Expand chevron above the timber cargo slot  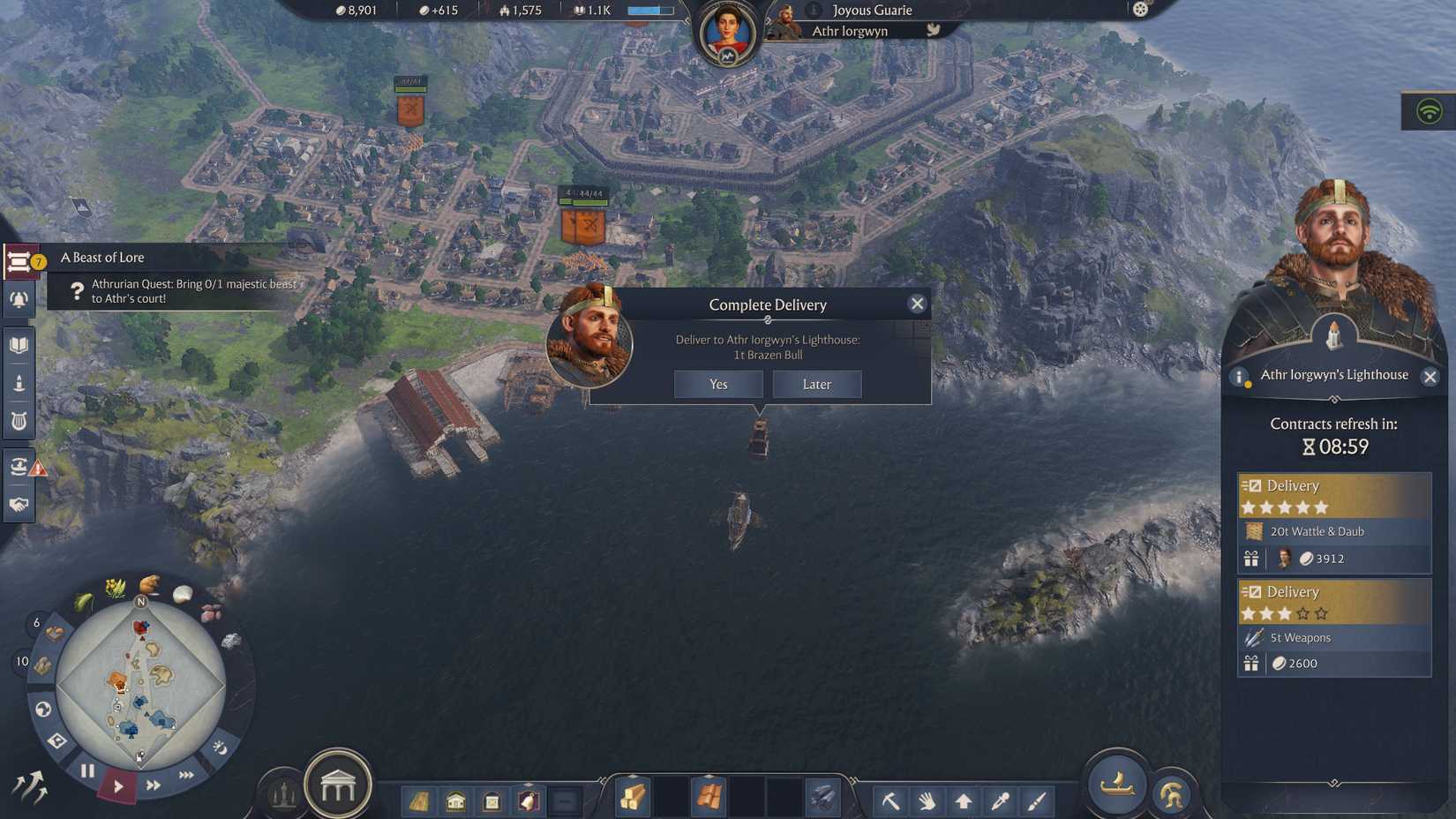[633, 775]
